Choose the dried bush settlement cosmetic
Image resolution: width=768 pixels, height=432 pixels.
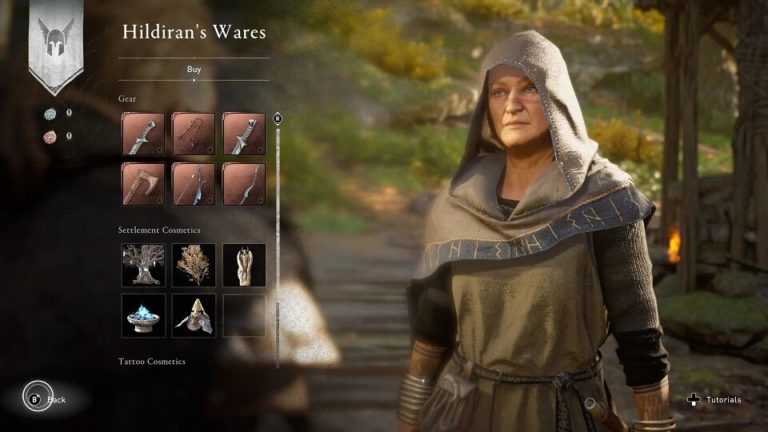[193, 265]
